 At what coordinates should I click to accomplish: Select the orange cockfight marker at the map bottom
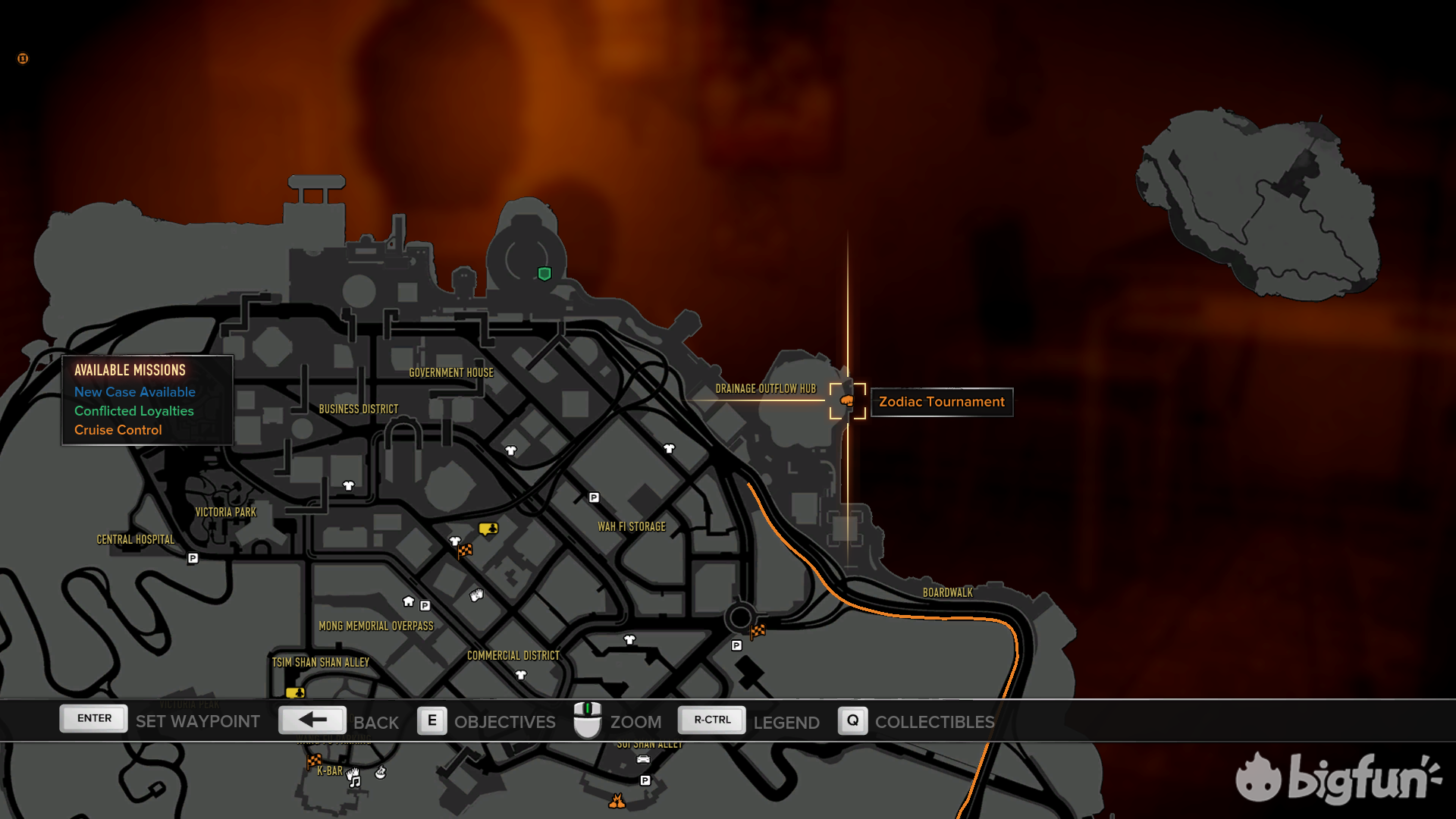click(x=617, y=801)
